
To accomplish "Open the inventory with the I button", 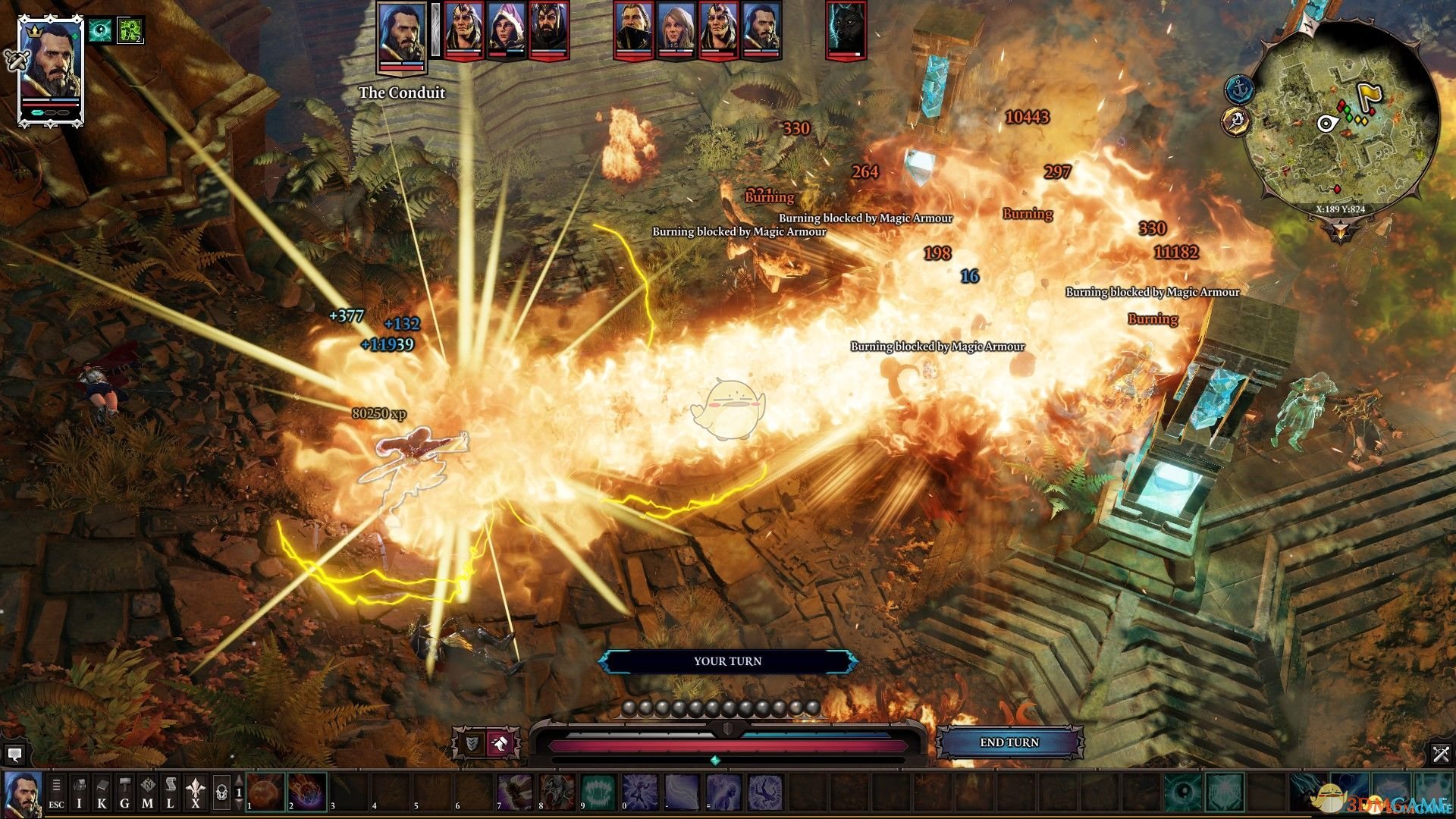I will point(79,793).
